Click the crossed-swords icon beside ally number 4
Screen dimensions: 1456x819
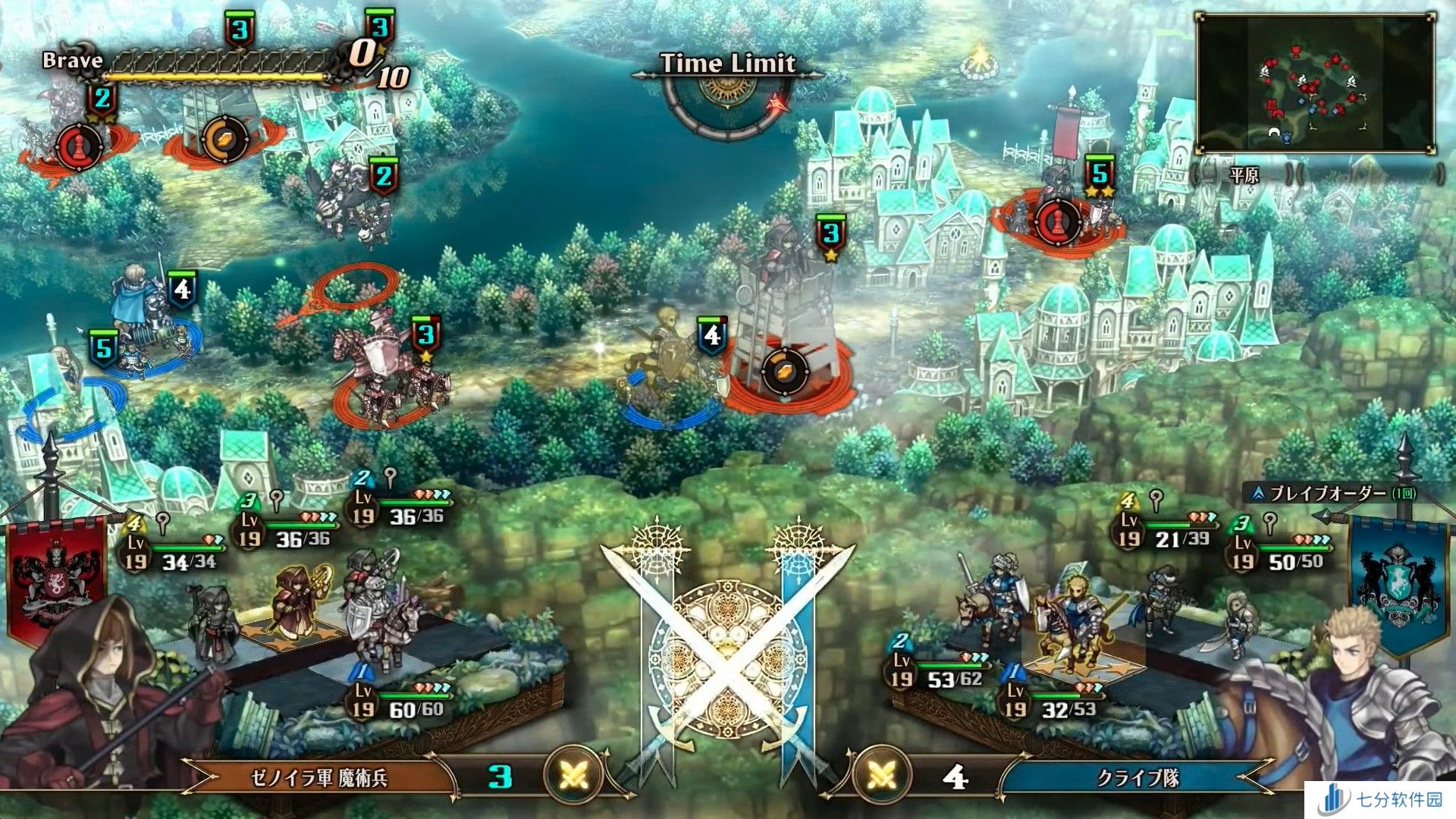click(881, 776)
